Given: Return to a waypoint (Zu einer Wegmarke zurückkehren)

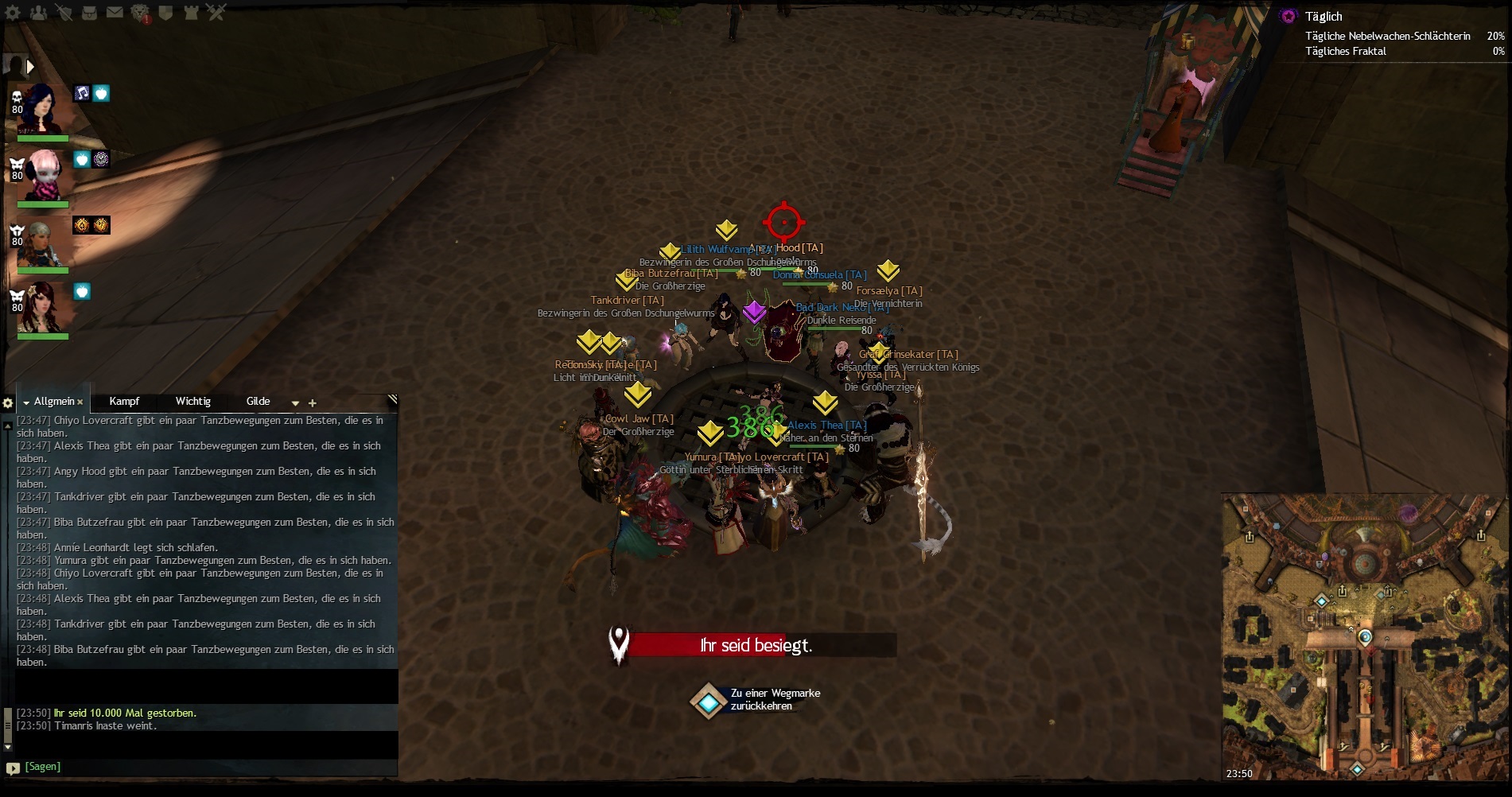Looking at the screenshot, I should coord(708,700).
